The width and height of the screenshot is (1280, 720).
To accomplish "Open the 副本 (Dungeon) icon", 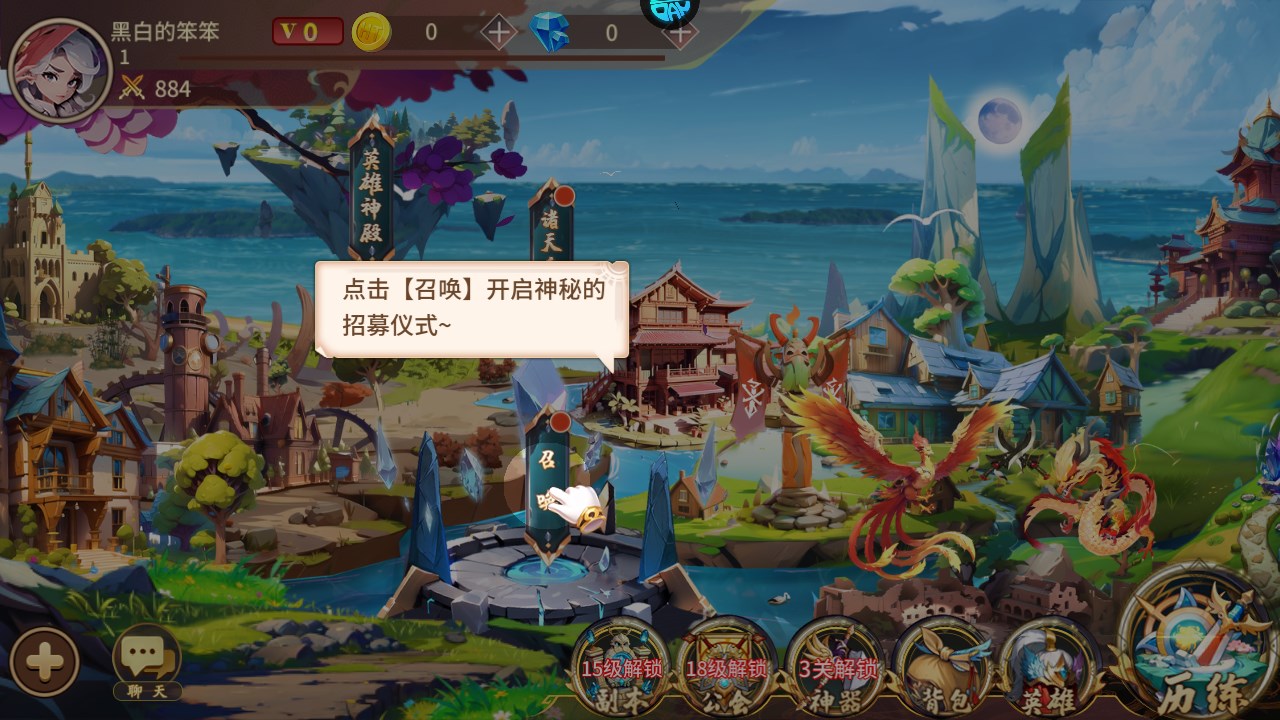I will pos(622,665).
